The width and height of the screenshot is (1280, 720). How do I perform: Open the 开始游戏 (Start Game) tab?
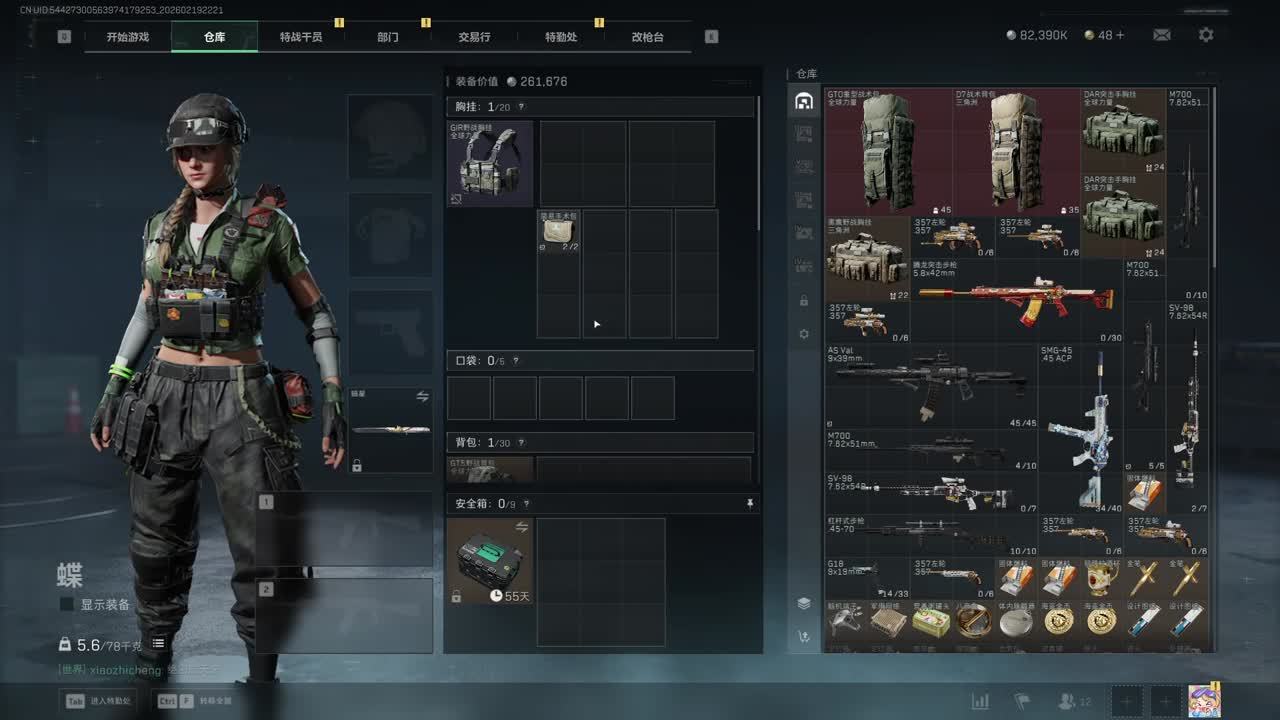pos(128,37)
